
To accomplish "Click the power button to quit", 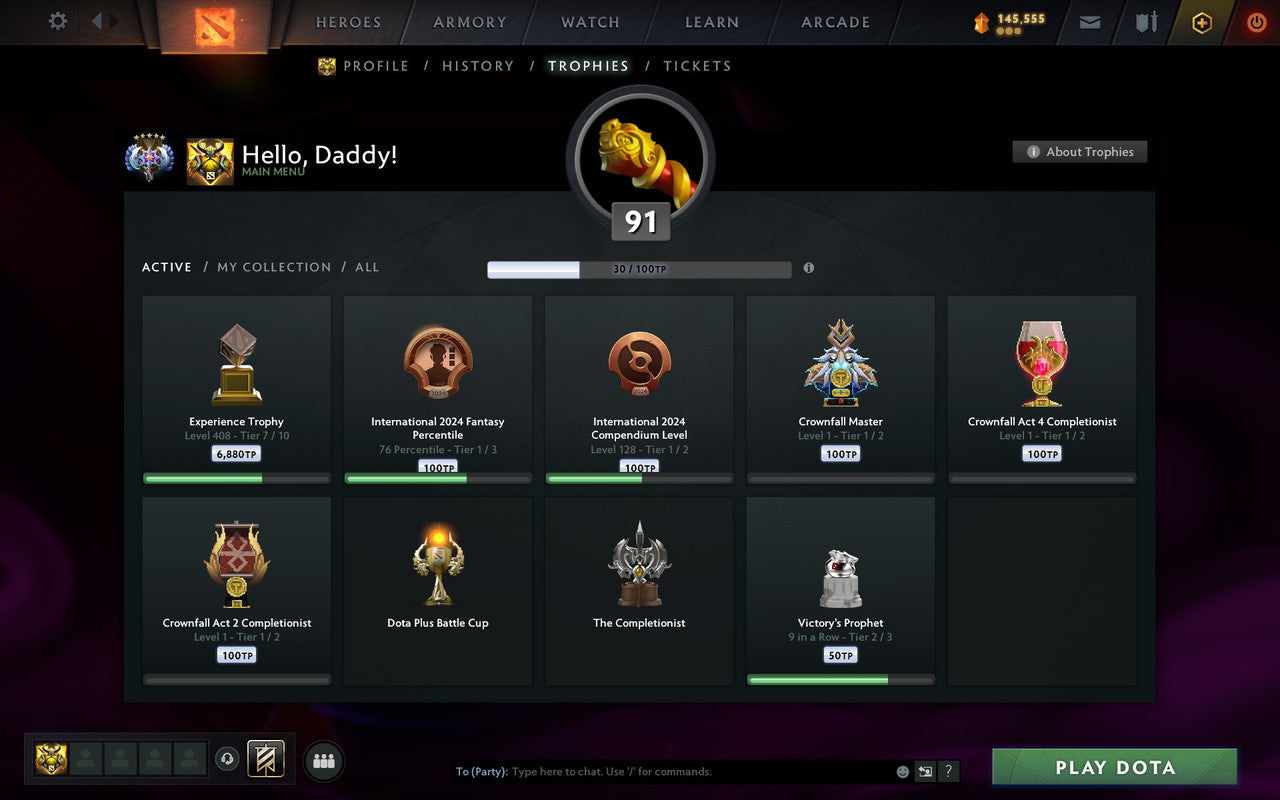I will [x=1256, y=22].
